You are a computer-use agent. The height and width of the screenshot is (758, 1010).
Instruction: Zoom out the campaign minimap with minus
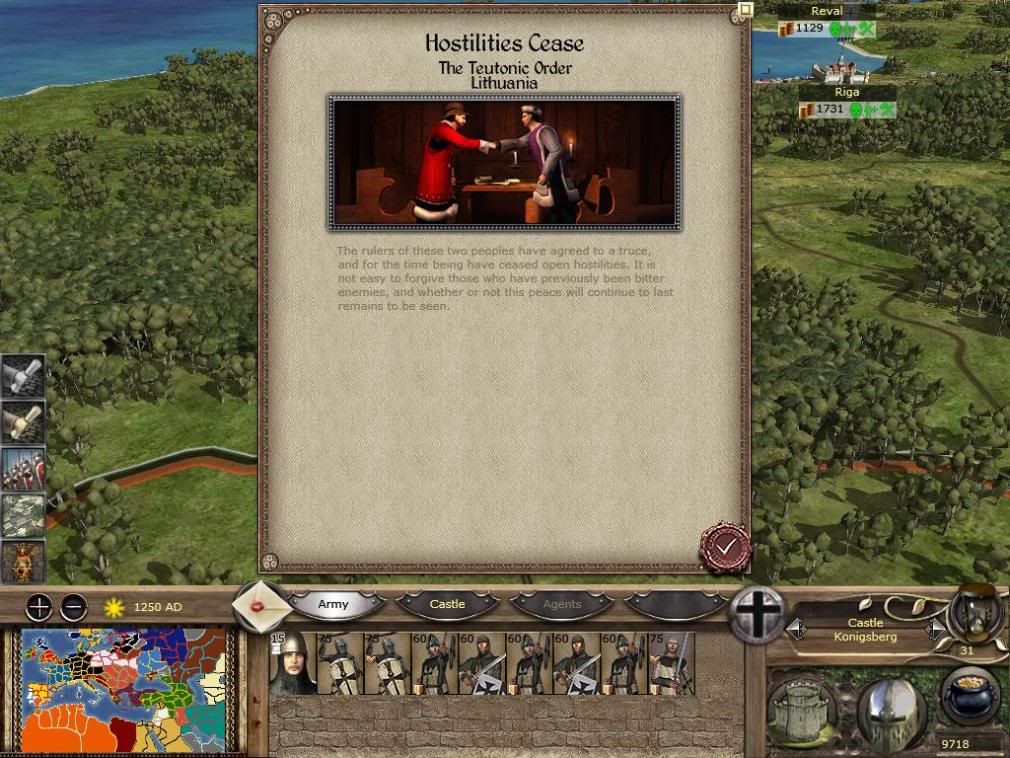pyautogui.click(x=74, y=607)
